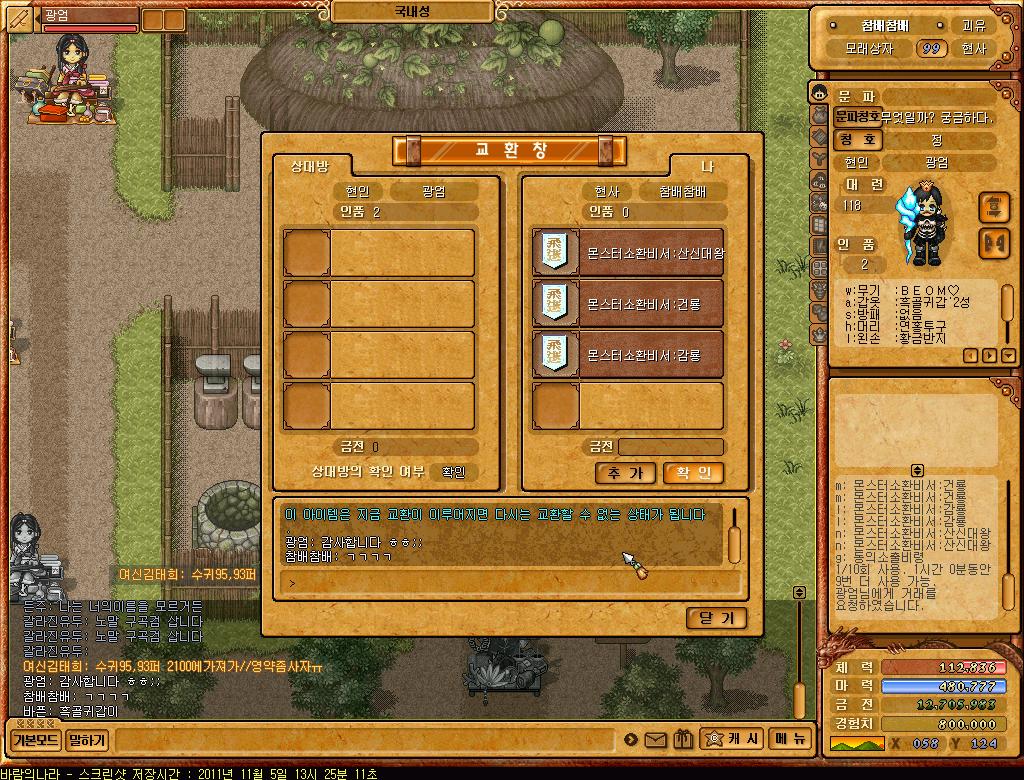Open the 캐시 cash shop
The image size is (1024, 780).
point(732,739)
